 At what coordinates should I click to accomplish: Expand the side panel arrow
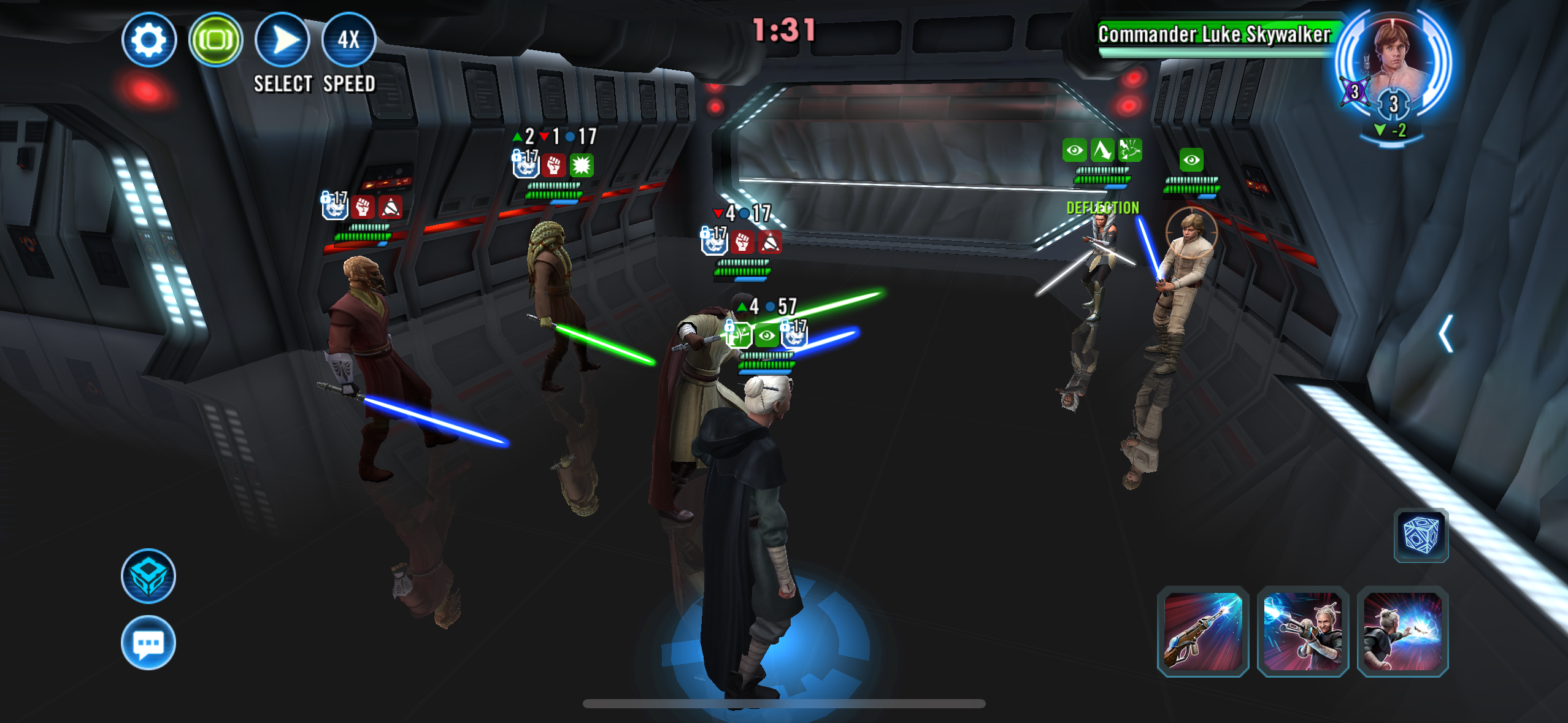[1446, 334]
